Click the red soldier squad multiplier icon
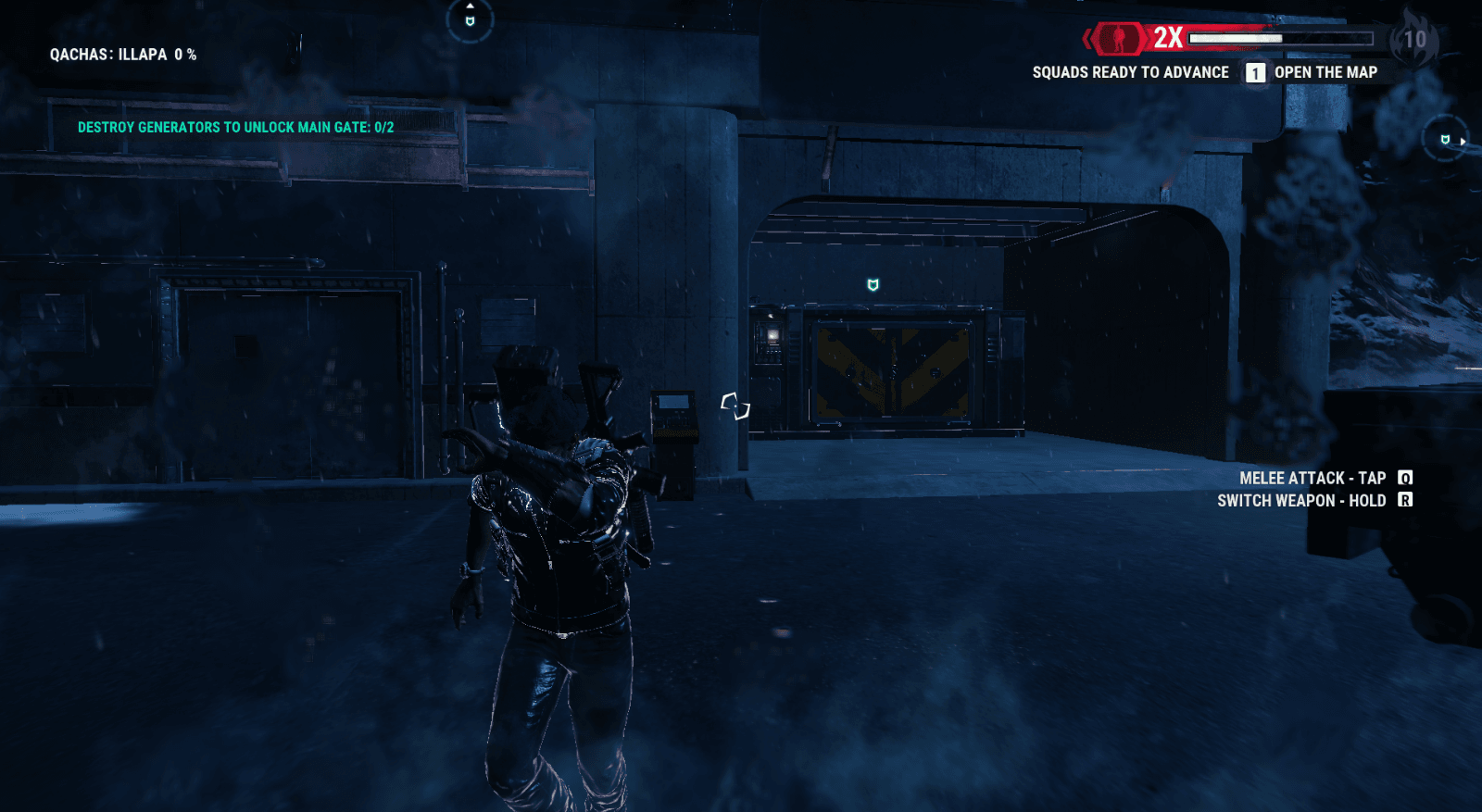Screen dimensions: 1482x812 click(x=1119, y=38)
